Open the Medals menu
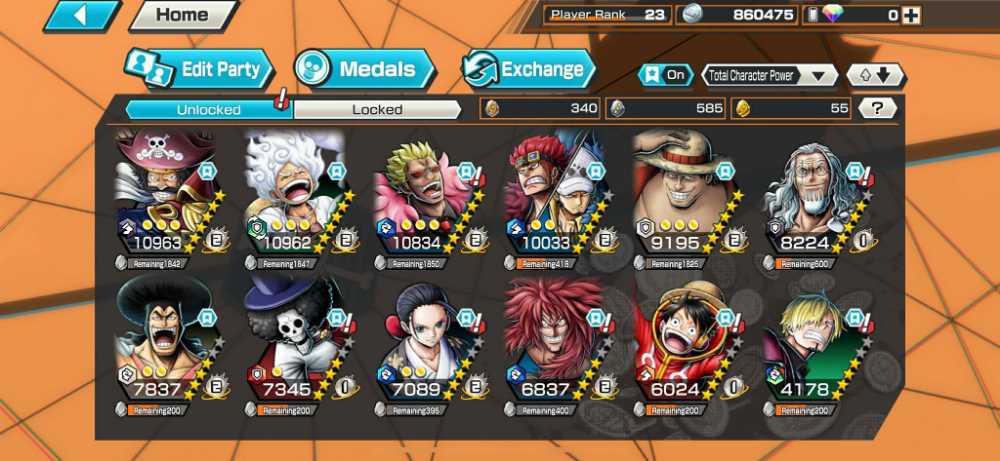1000x461 pixels. (x=365, y=69)
